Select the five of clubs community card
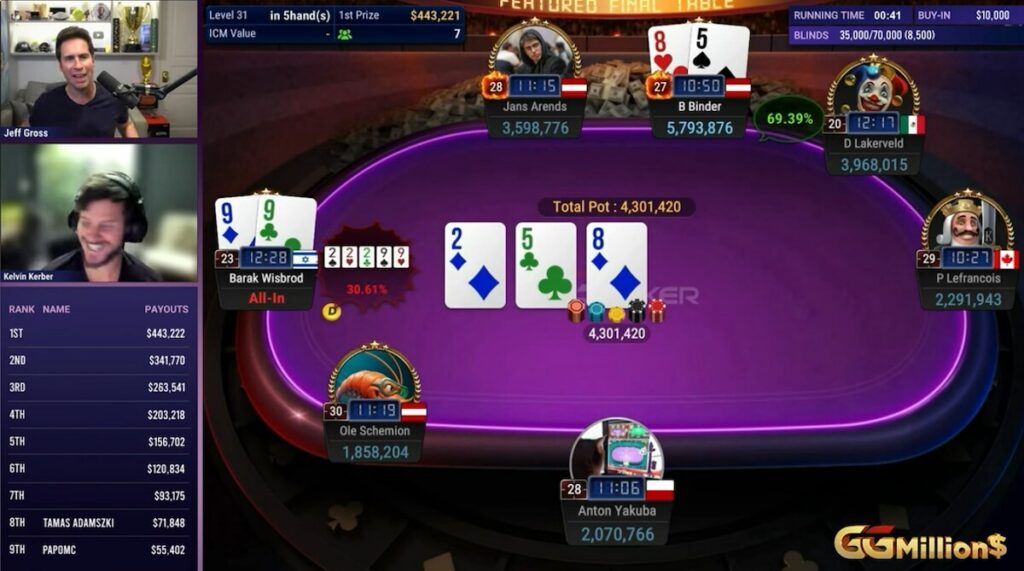Viewport: 1024px width, 571px height. 546,265
